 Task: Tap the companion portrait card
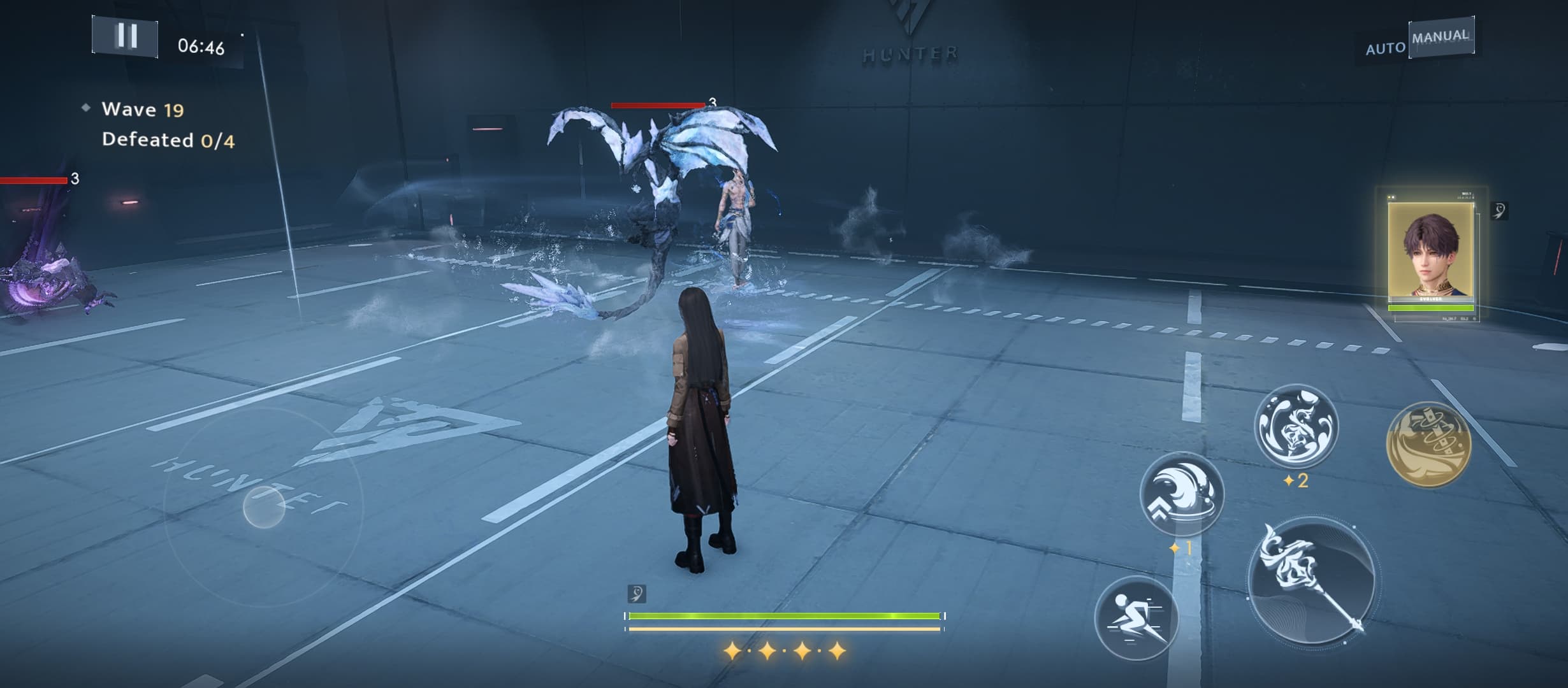point(1430,255)
